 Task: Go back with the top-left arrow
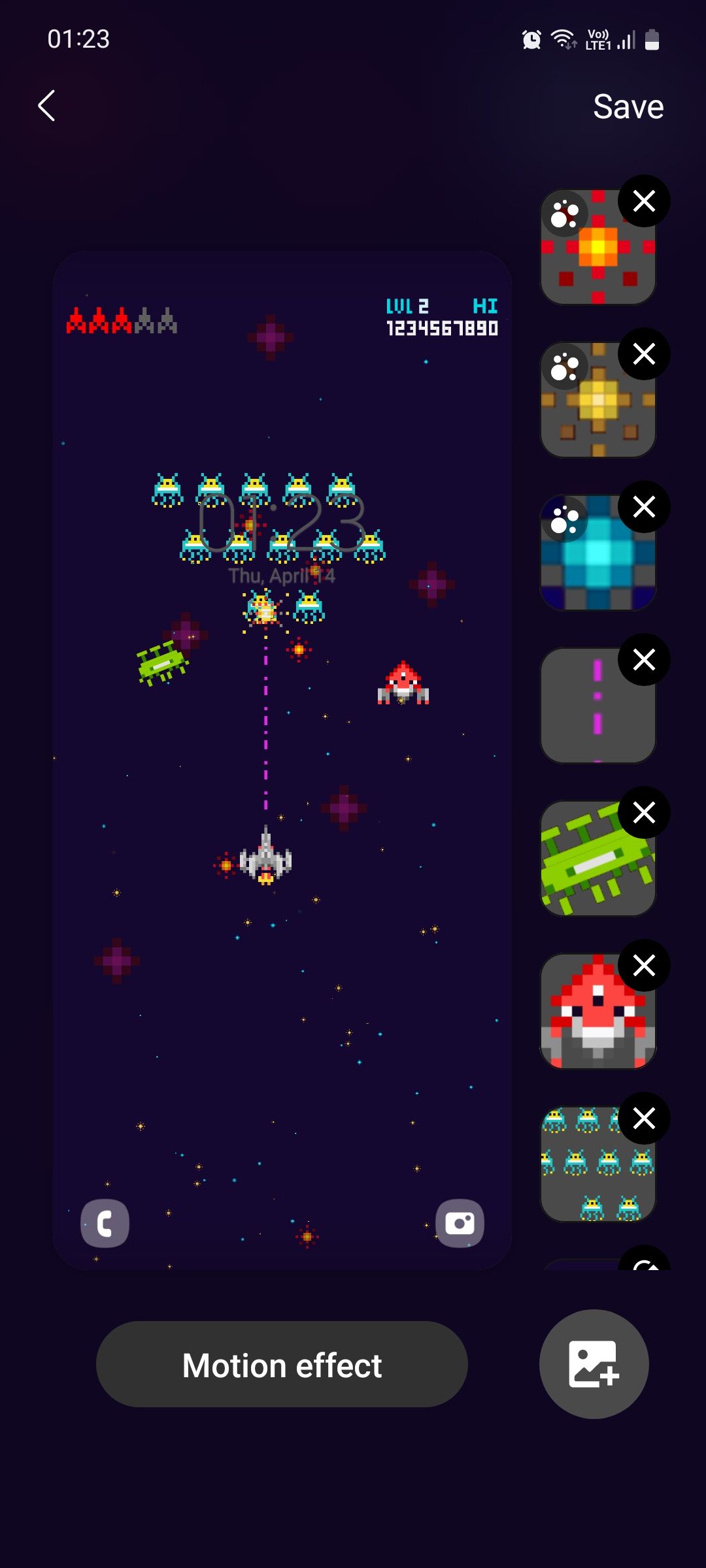point(46,106)
